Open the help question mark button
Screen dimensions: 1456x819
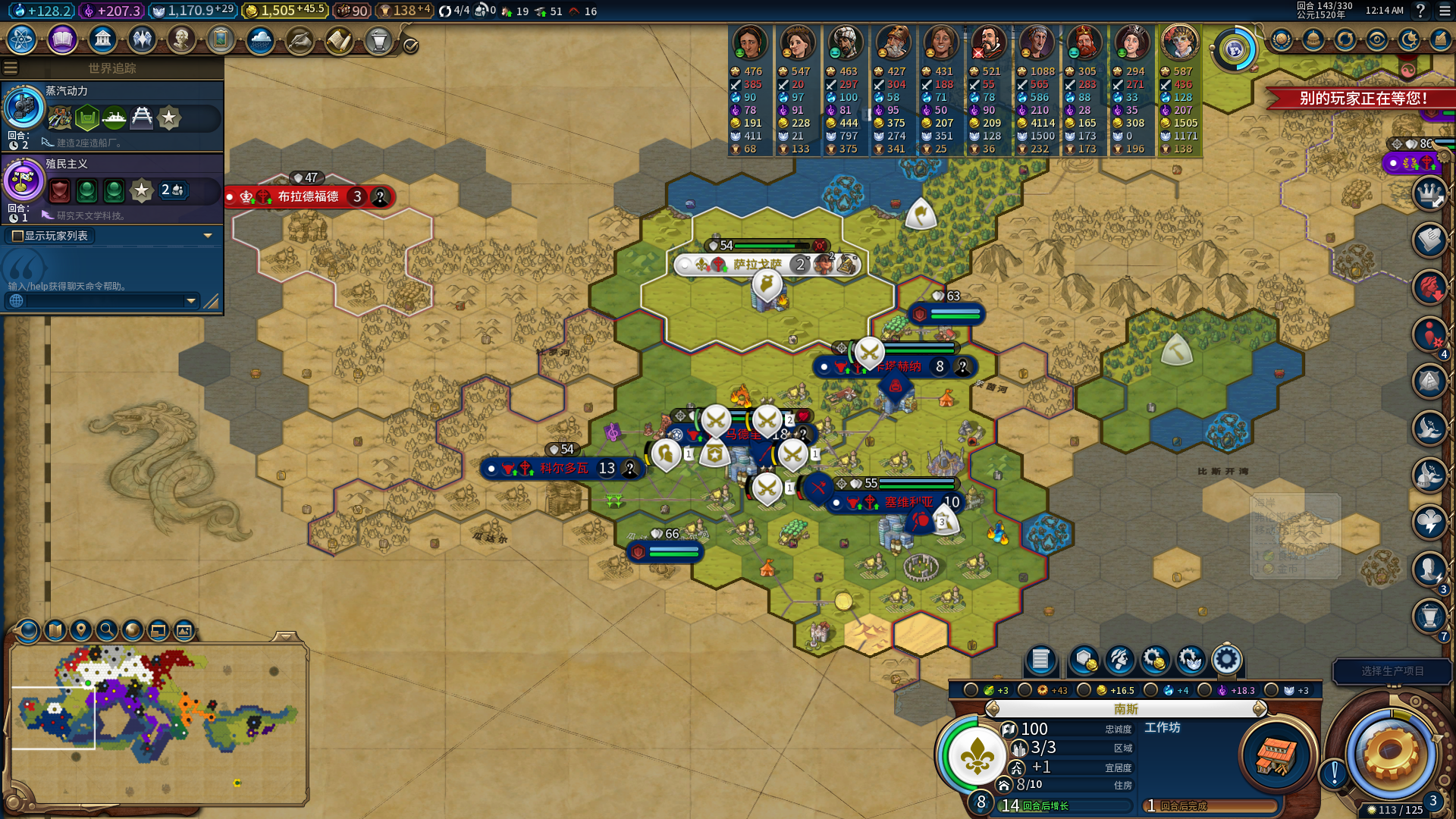(1420, 11)
